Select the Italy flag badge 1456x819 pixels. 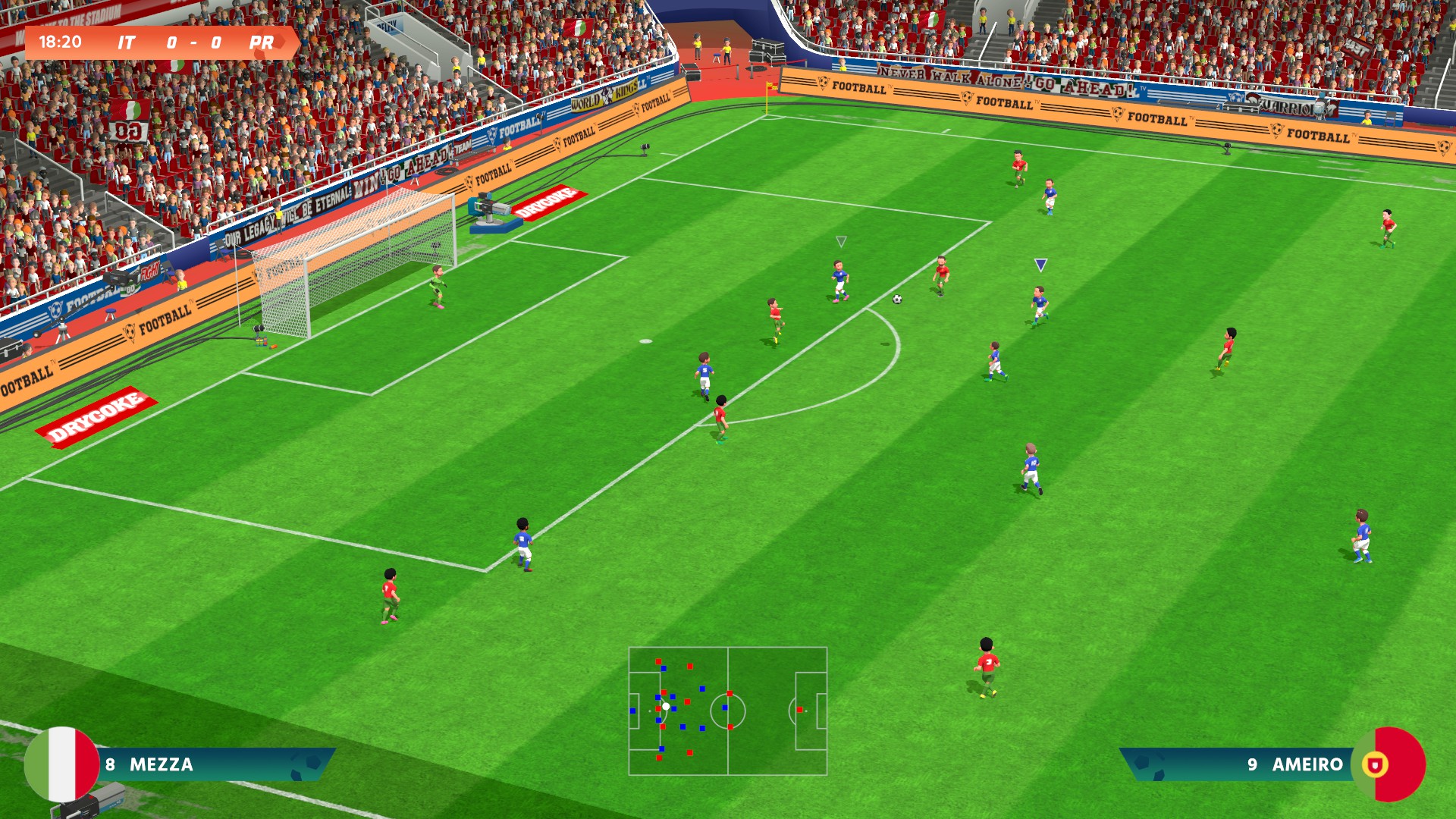tap(62, 764)
